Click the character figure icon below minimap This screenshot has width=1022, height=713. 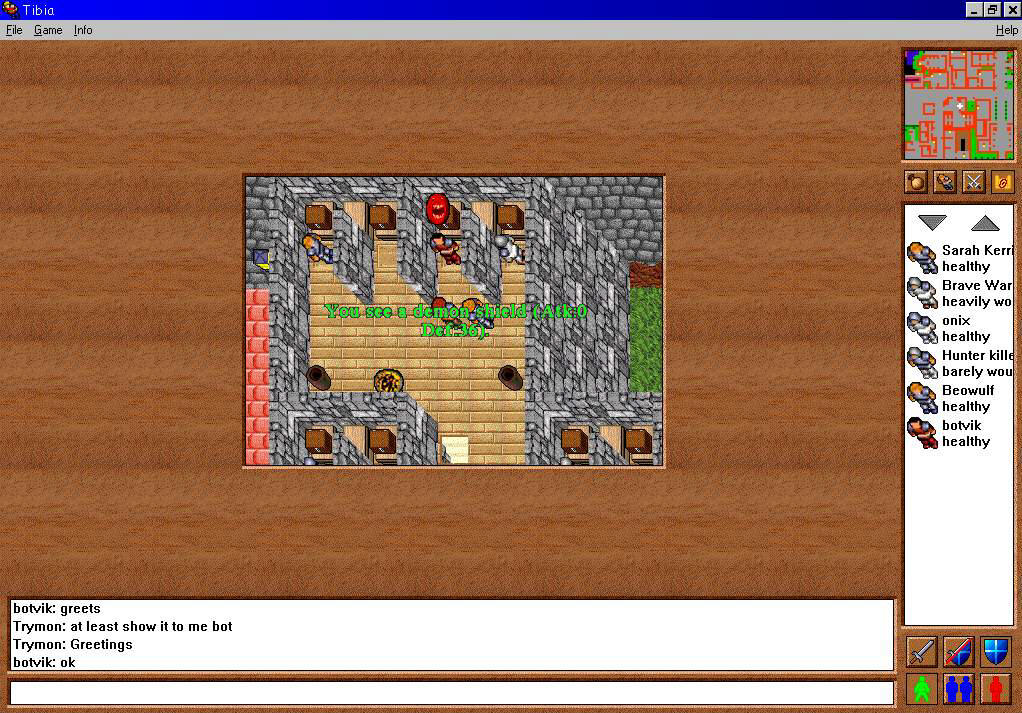(x=945, y=182)
